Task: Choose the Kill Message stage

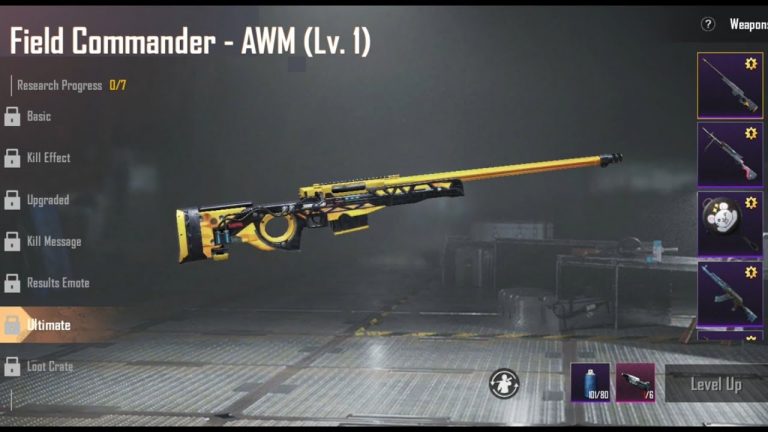Action: pos(53,242)
